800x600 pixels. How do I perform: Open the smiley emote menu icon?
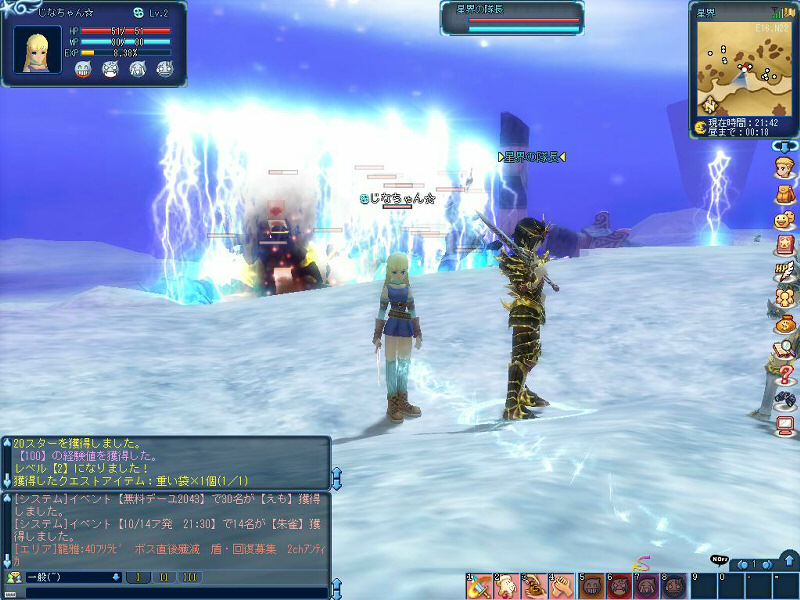pyautogui.click(x=784, y=219)
